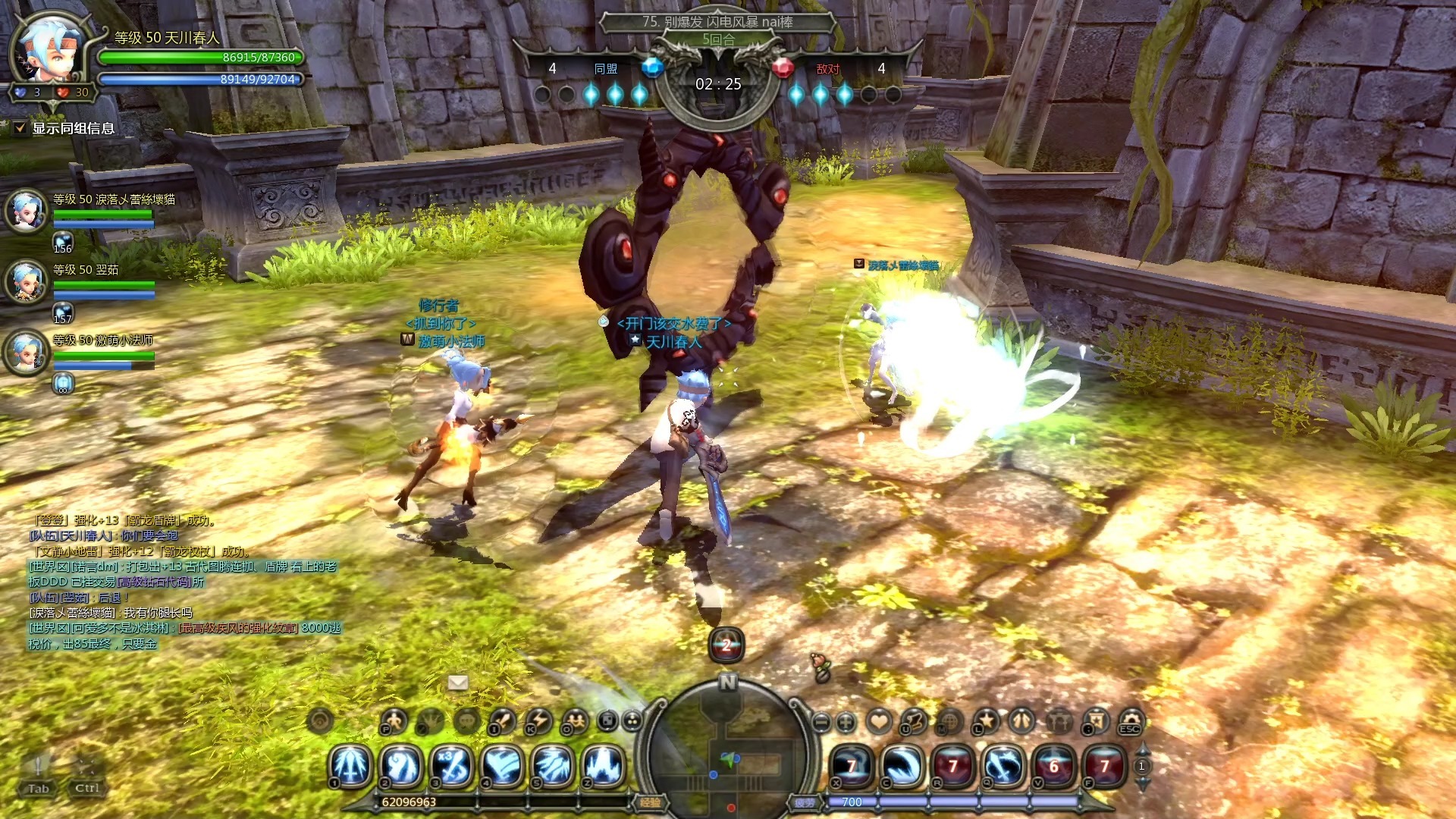Open the star icon menu
This screenshot has height=819, width=1456.
coord(986,721)
